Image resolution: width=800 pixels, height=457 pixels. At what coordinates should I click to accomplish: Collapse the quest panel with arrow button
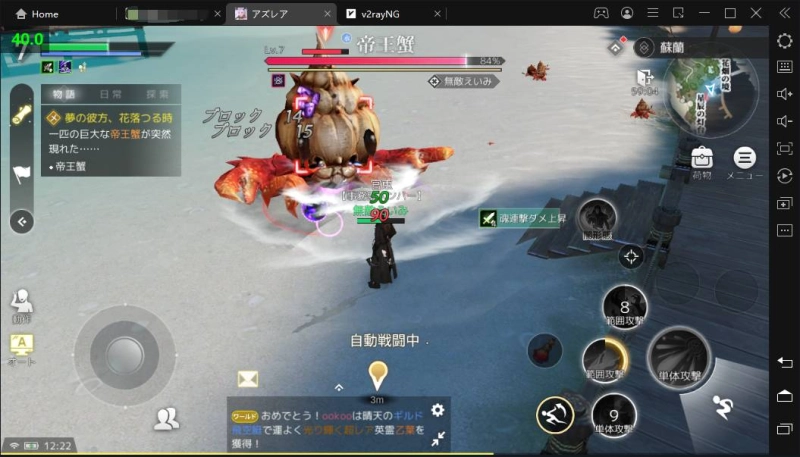click(x=22, y=222)
